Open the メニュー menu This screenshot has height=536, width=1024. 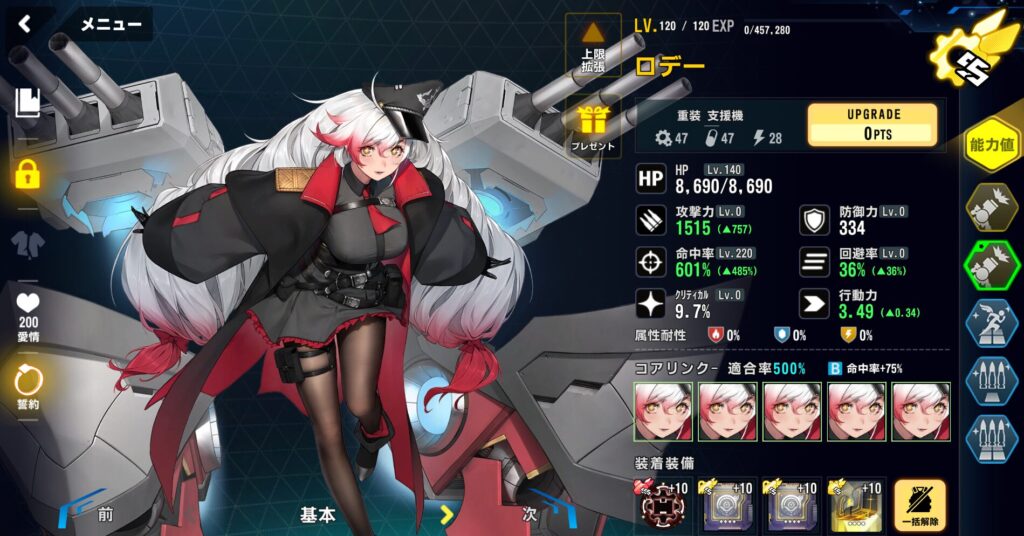pyautogui.click(x=110, y=25)
